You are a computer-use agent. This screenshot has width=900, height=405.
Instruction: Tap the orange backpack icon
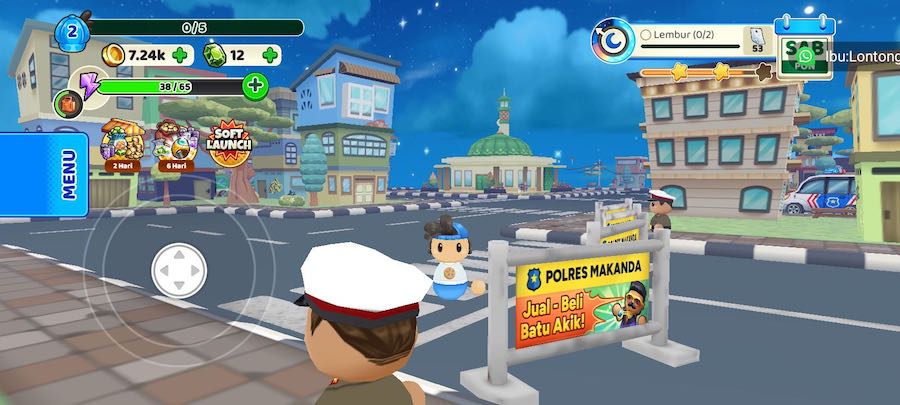pos(68,104)
